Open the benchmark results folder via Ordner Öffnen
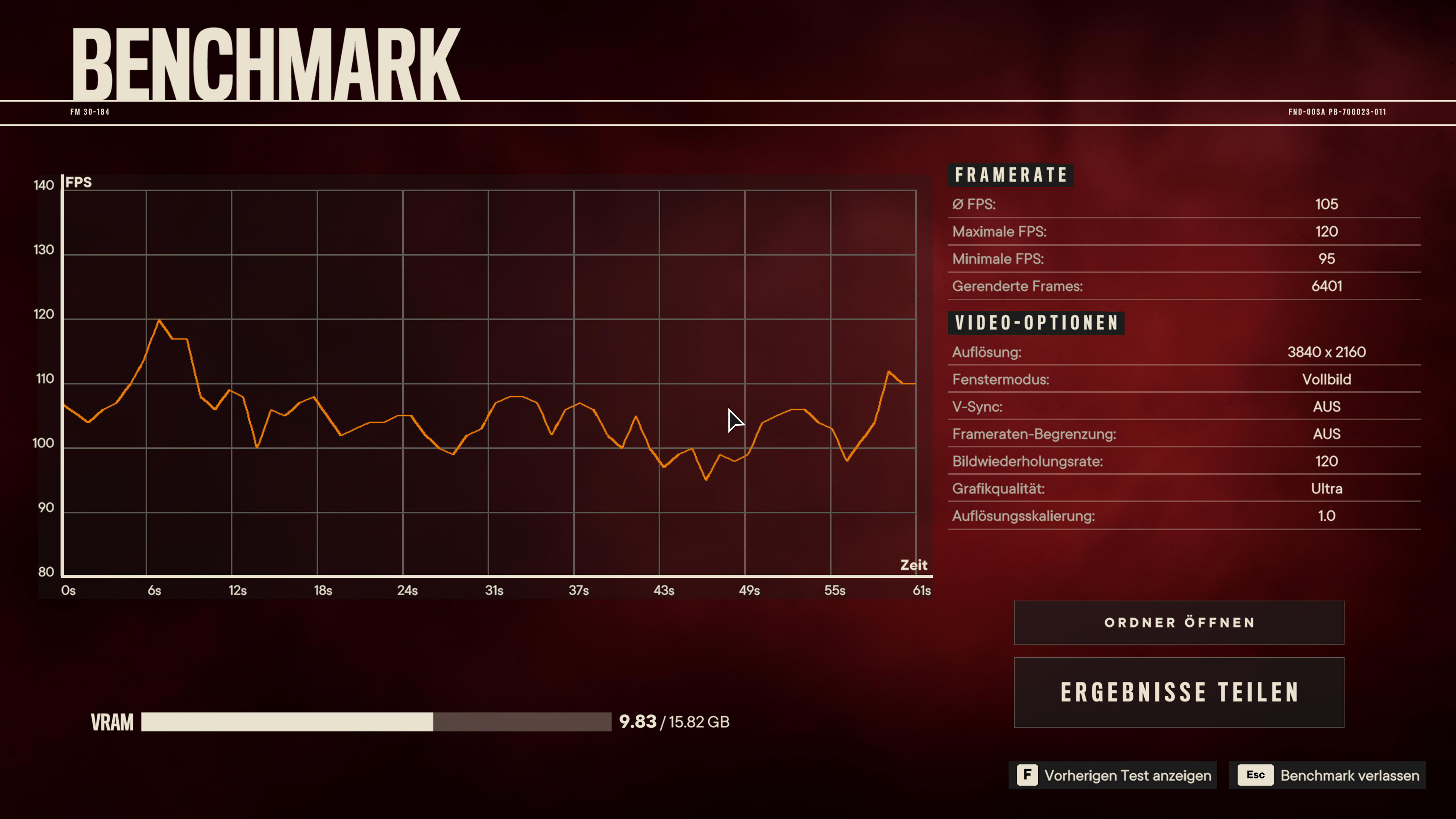The height and width of the screenshot is (819, 1456). point(1179,622)
